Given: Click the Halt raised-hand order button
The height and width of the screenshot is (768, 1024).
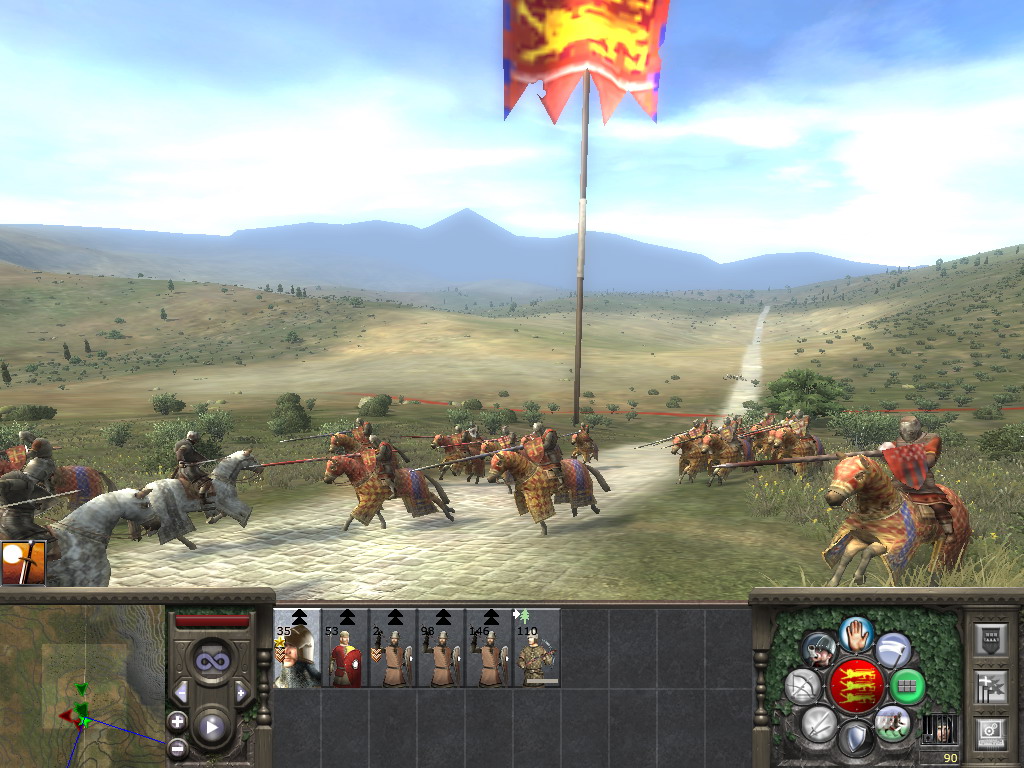Looking at the screenshot, I should click(x=857, y=633).
